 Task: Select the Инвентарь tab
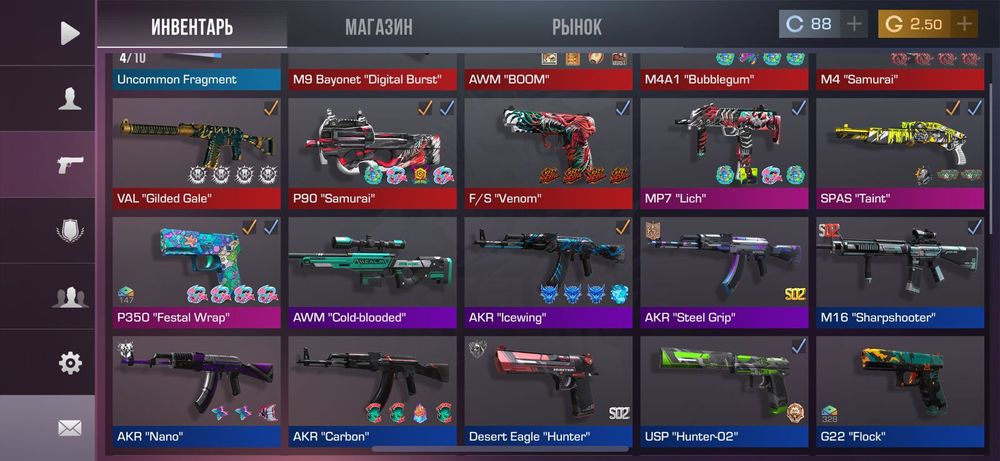coord(192,27)
